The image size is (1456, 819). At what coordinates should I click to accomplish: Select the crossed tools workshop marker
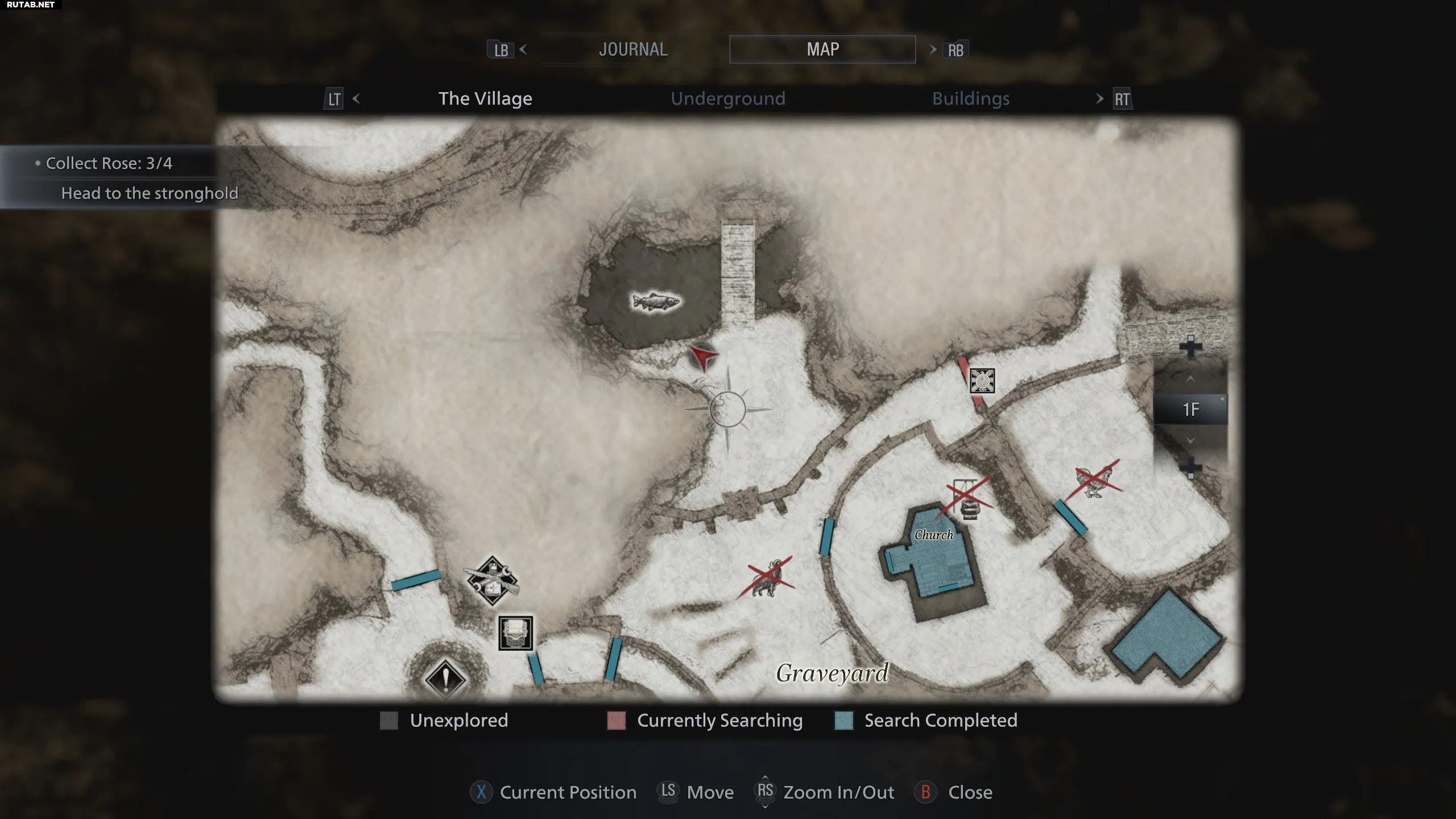[492, 581]
